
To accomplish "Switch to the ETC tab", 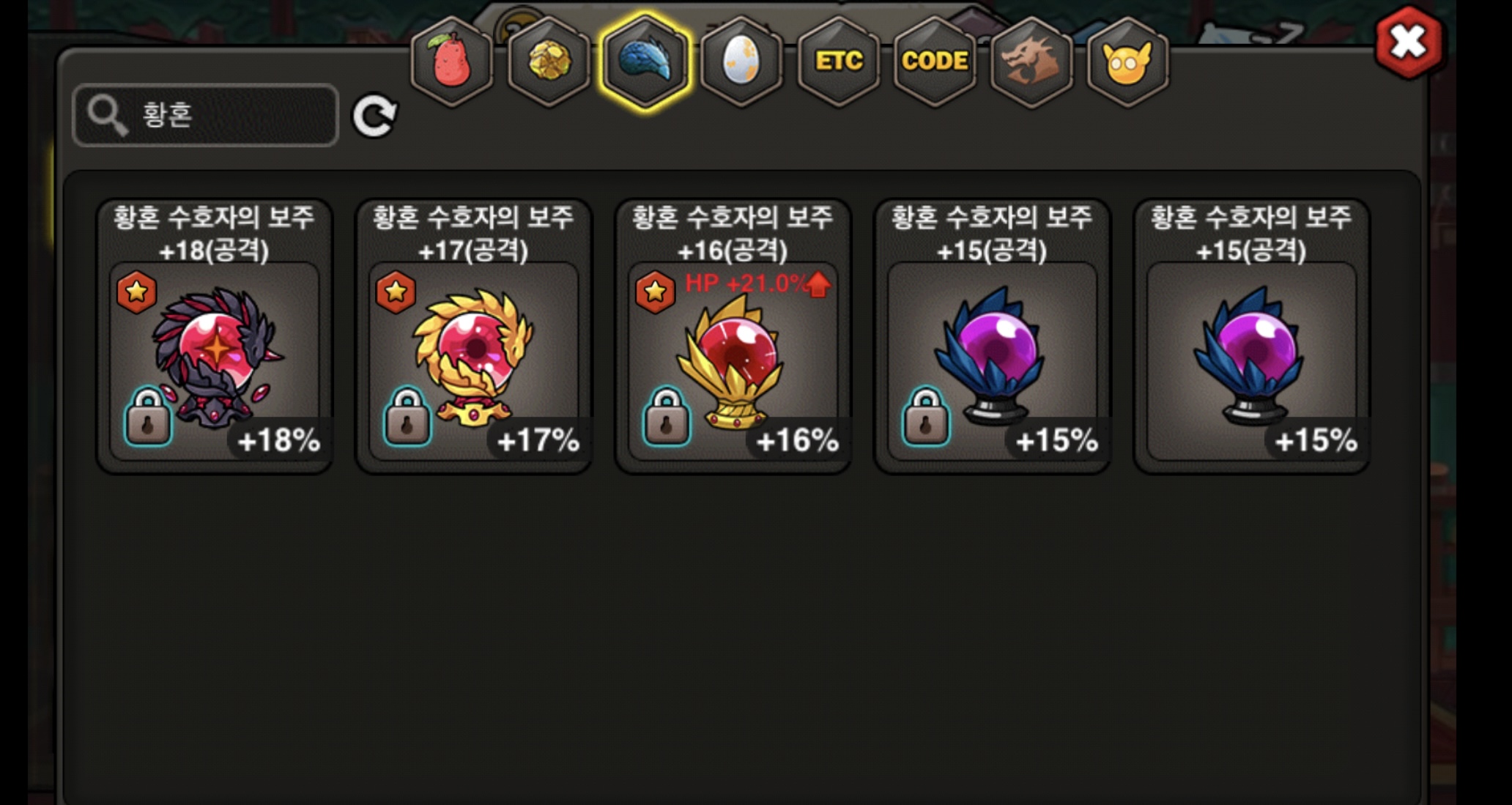I will tap(838, 61).
